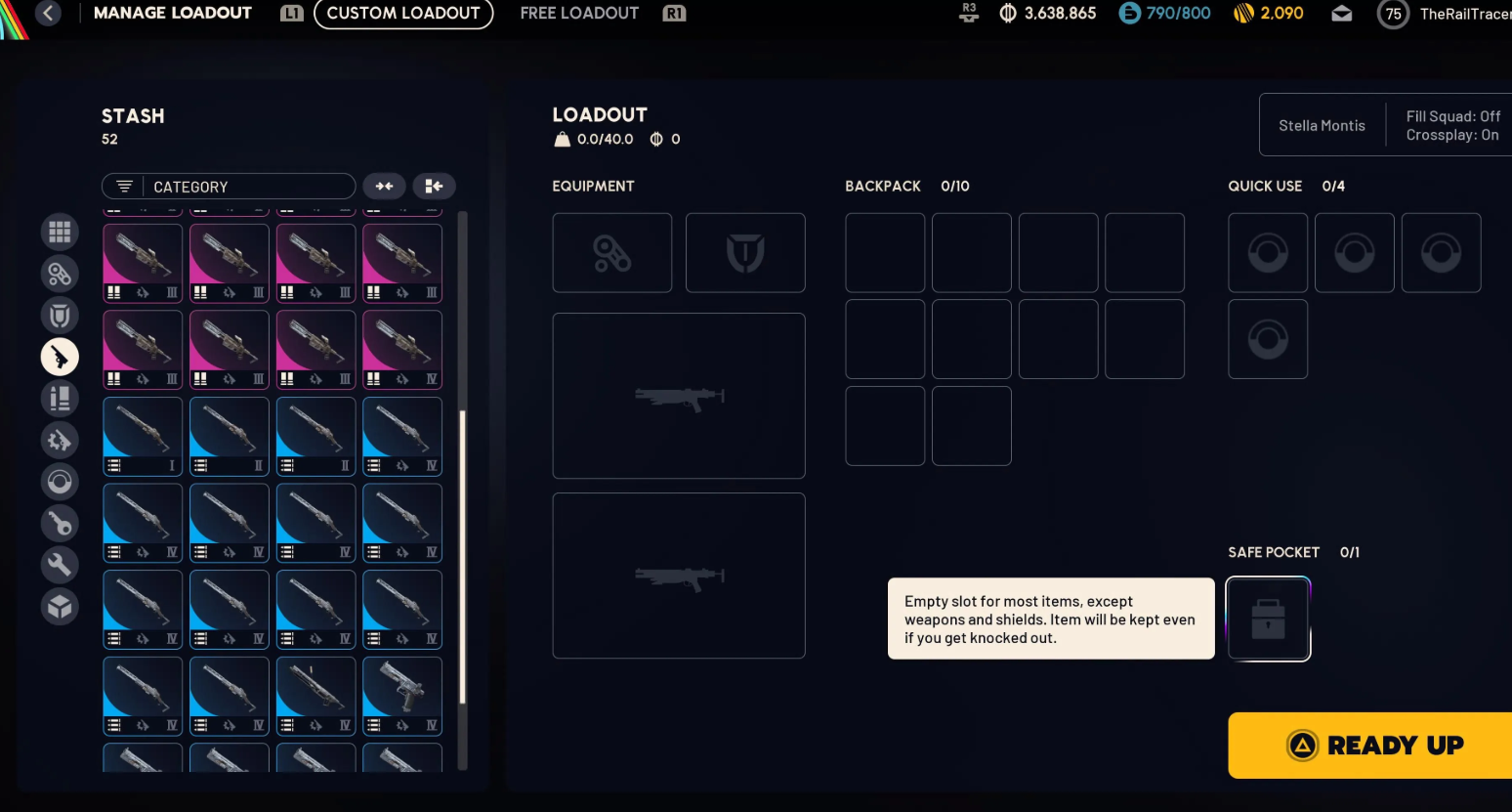Click the empty shield equipment slot
Image resolution: width=1512 pixels, height=812 pixels.
pos(745,253)
